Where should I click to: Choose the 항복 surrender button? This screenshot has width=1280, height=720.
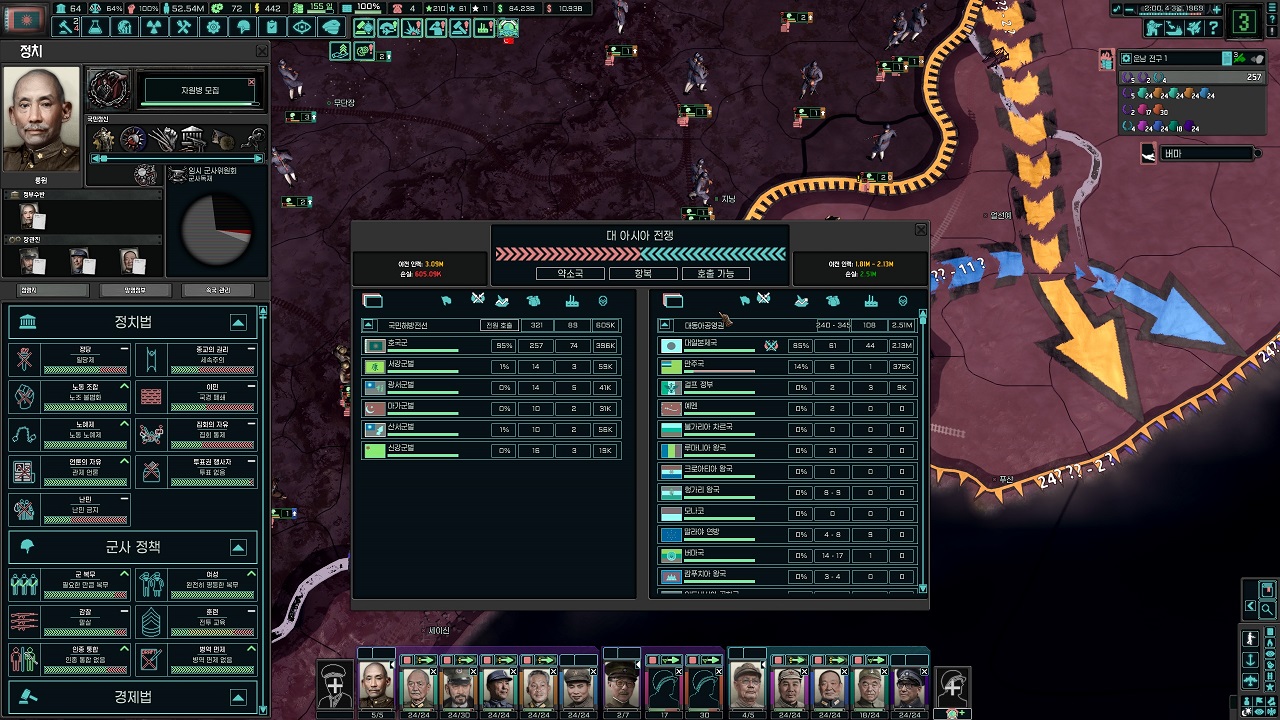pos(643,273)
